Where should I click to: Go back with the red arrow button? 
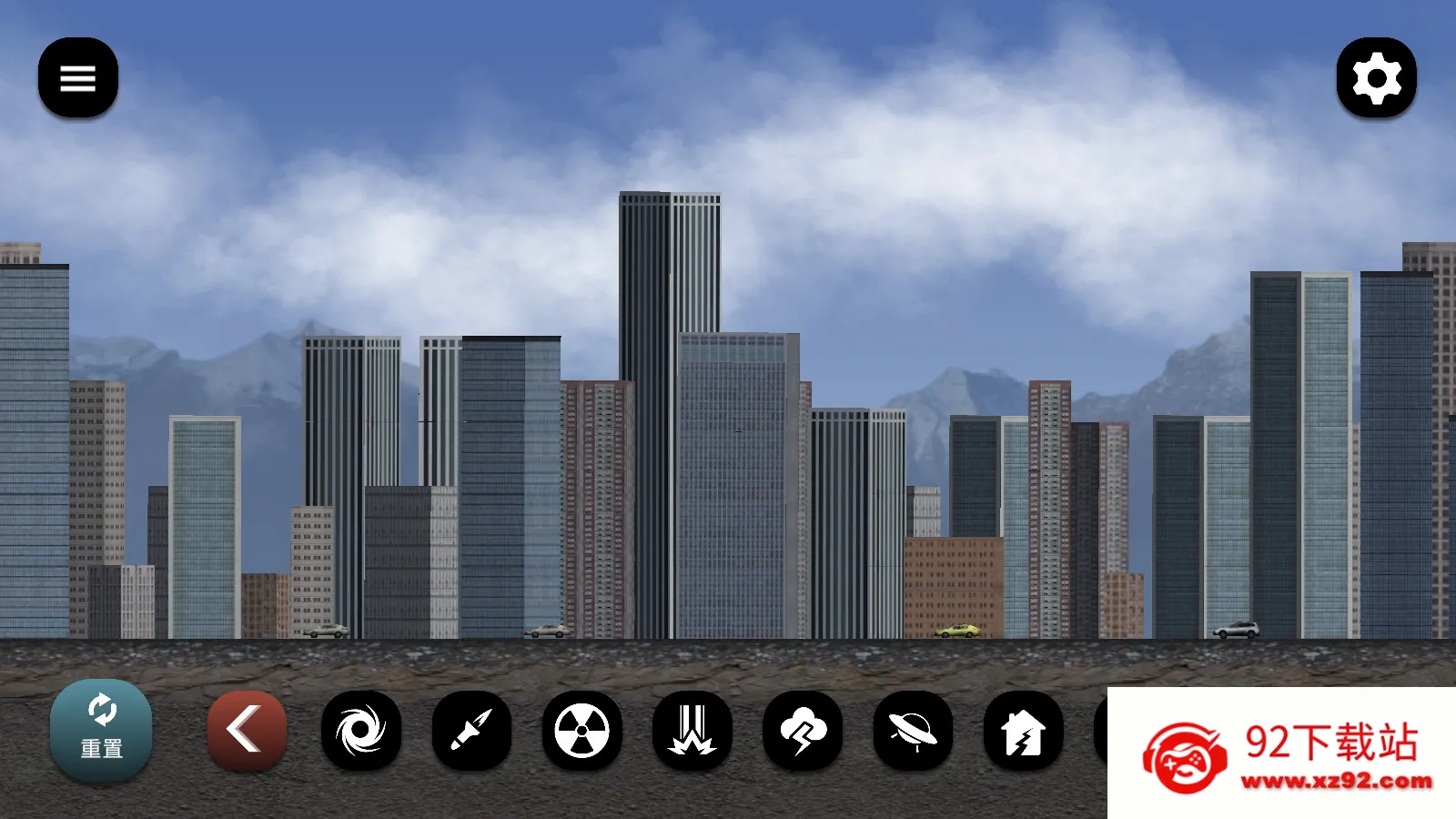[x=247, y=730]
